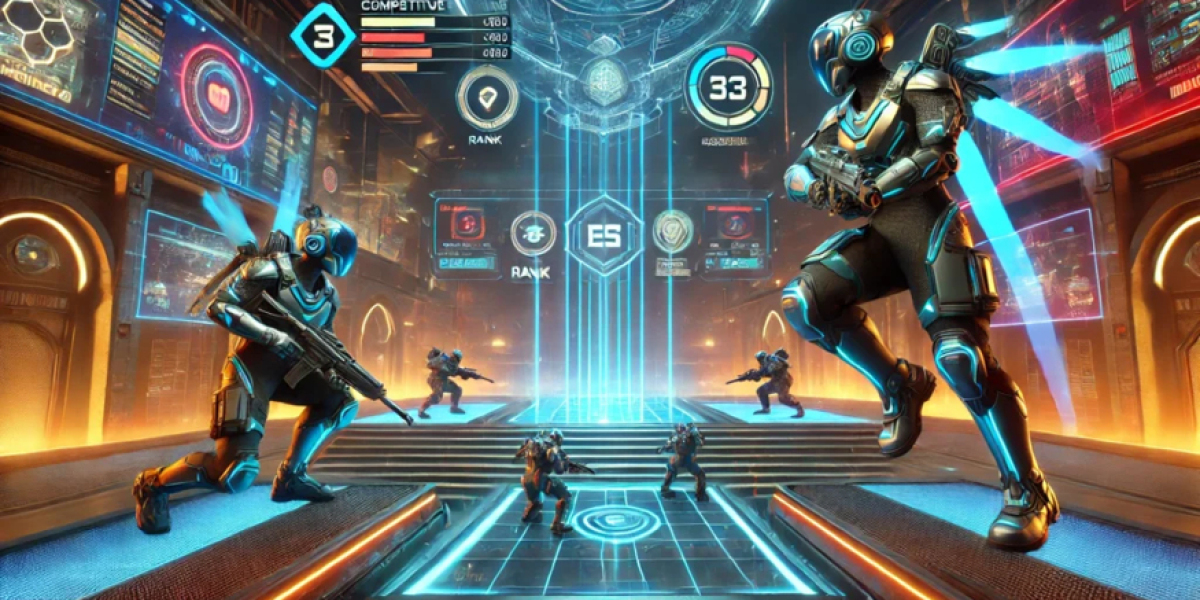Click the green rank badge beside ES

pos(533,233)
